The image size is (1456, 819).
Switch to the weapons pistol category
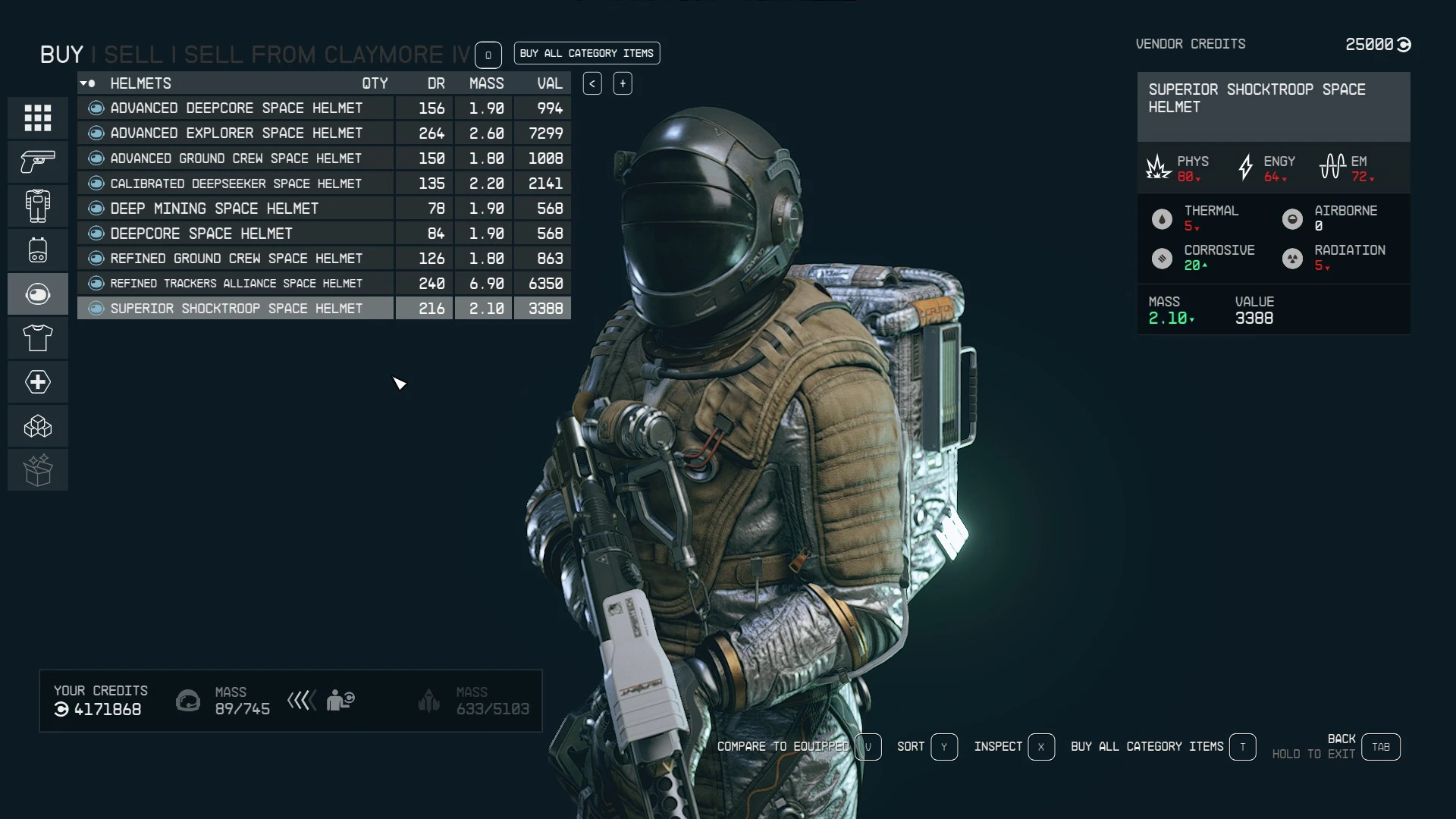tap(38, 162)
